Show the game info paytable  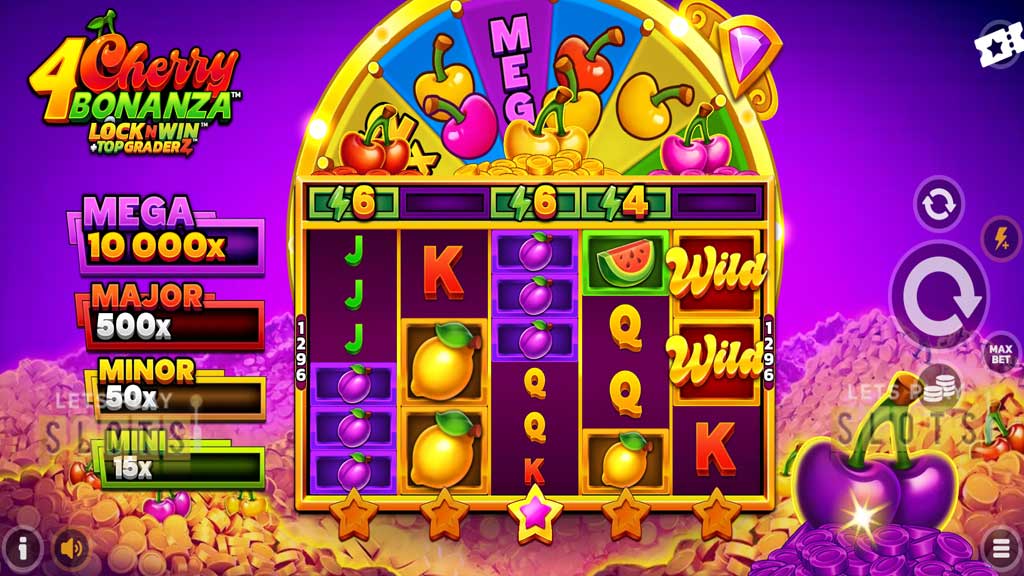pyautogui.click(x=23, y=547)
